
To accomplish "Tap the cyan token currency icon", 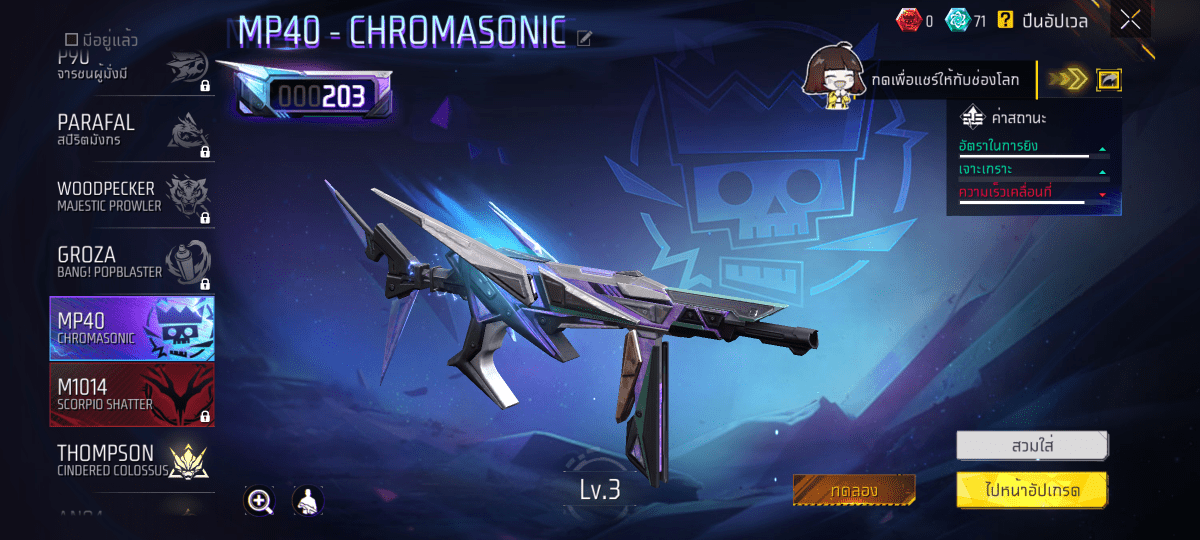I will 958,20.
